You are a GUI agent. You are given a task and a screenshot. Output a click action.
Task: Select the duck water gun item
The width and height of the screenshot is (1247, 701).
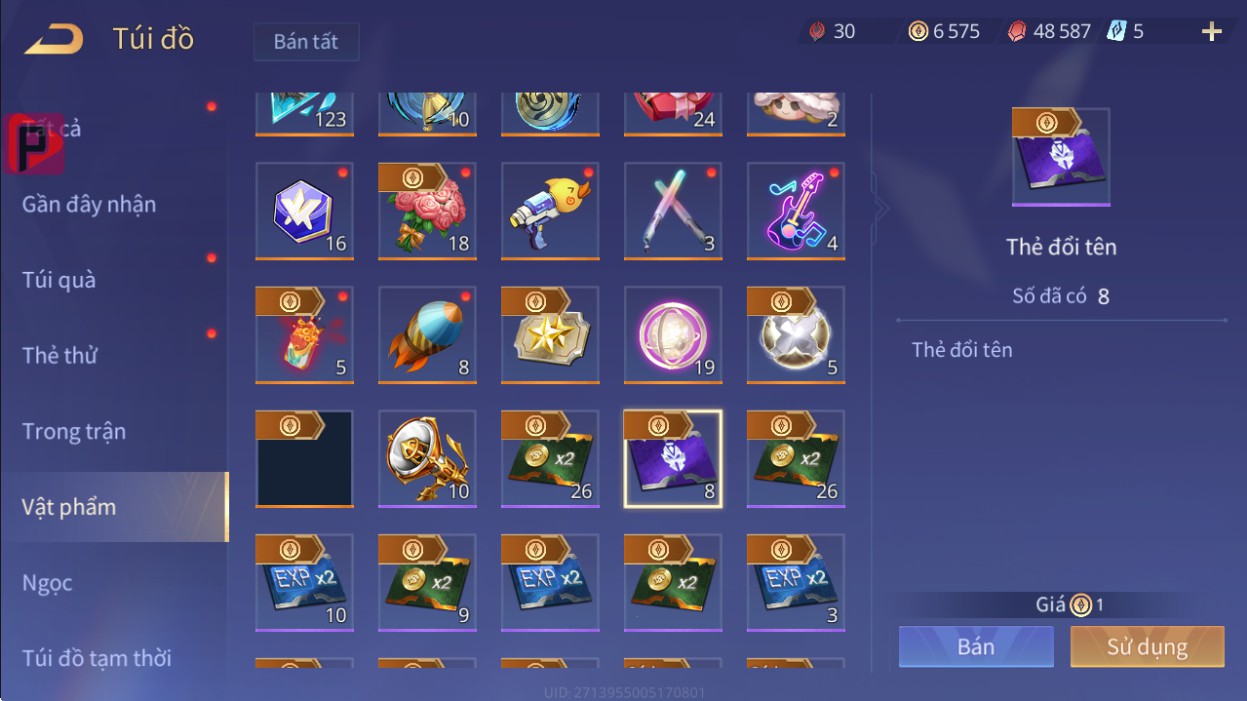click(x=549, y=211)
